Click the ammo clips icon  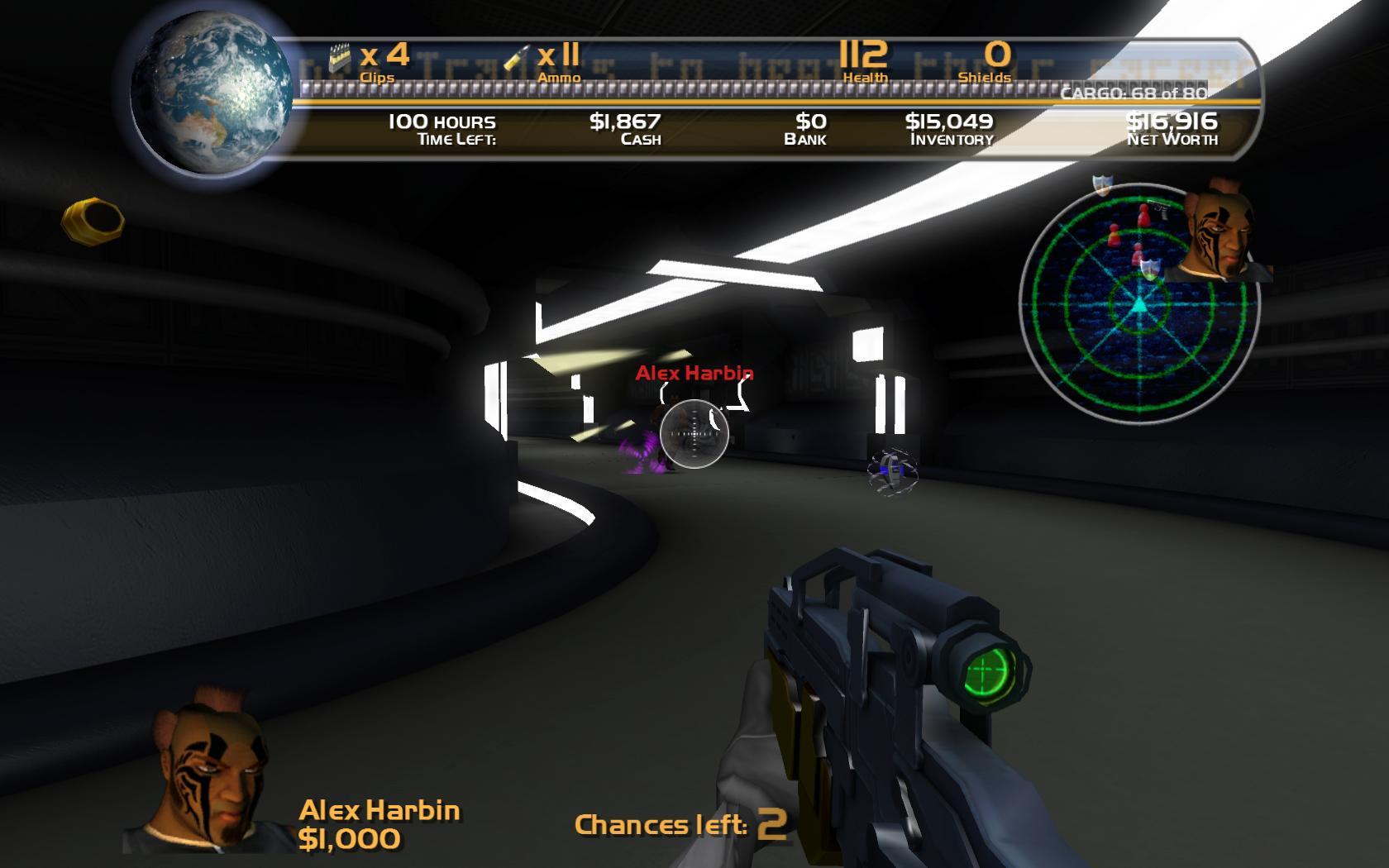(339, 55)
